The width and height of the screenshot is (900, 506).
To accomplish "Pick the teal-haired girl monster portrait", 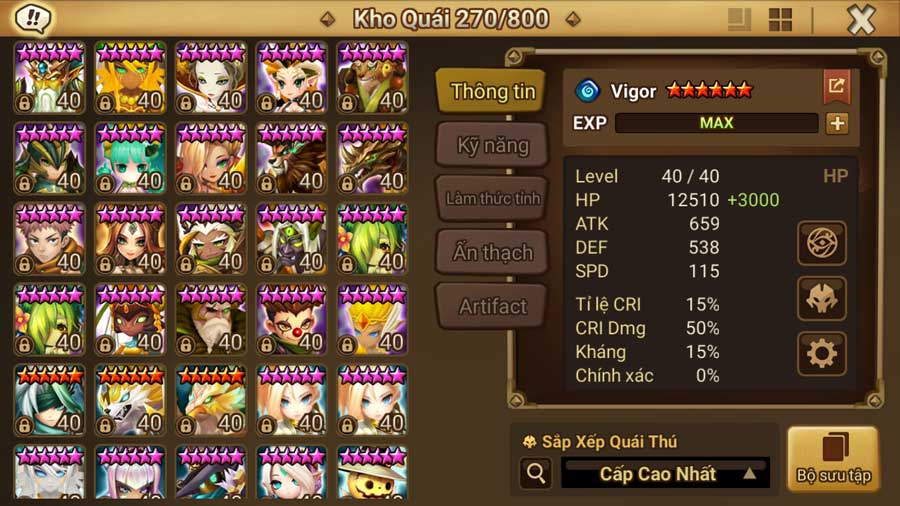I will coord(130,158).
